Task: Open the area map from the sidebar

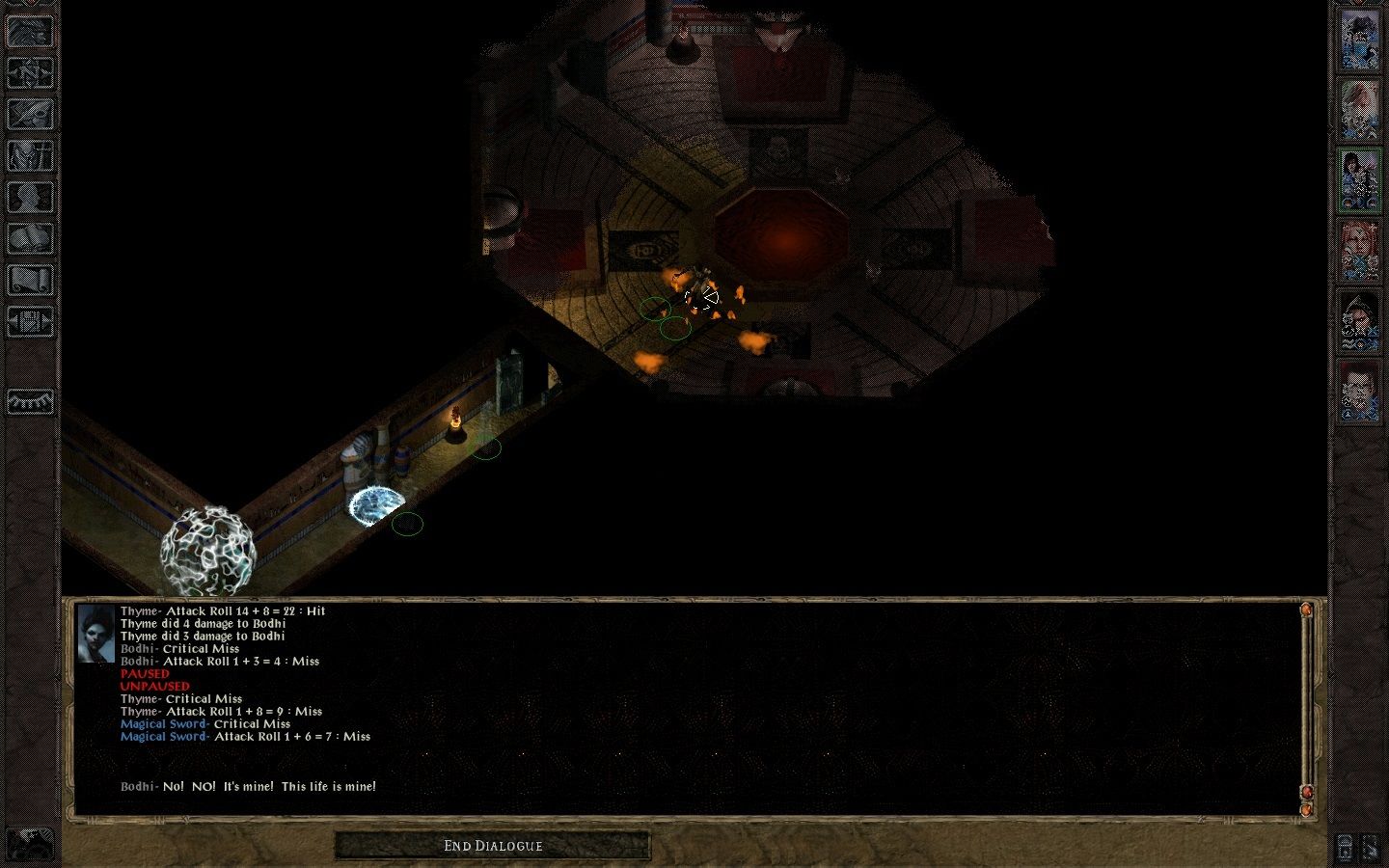Action: [x=30, y=31]
